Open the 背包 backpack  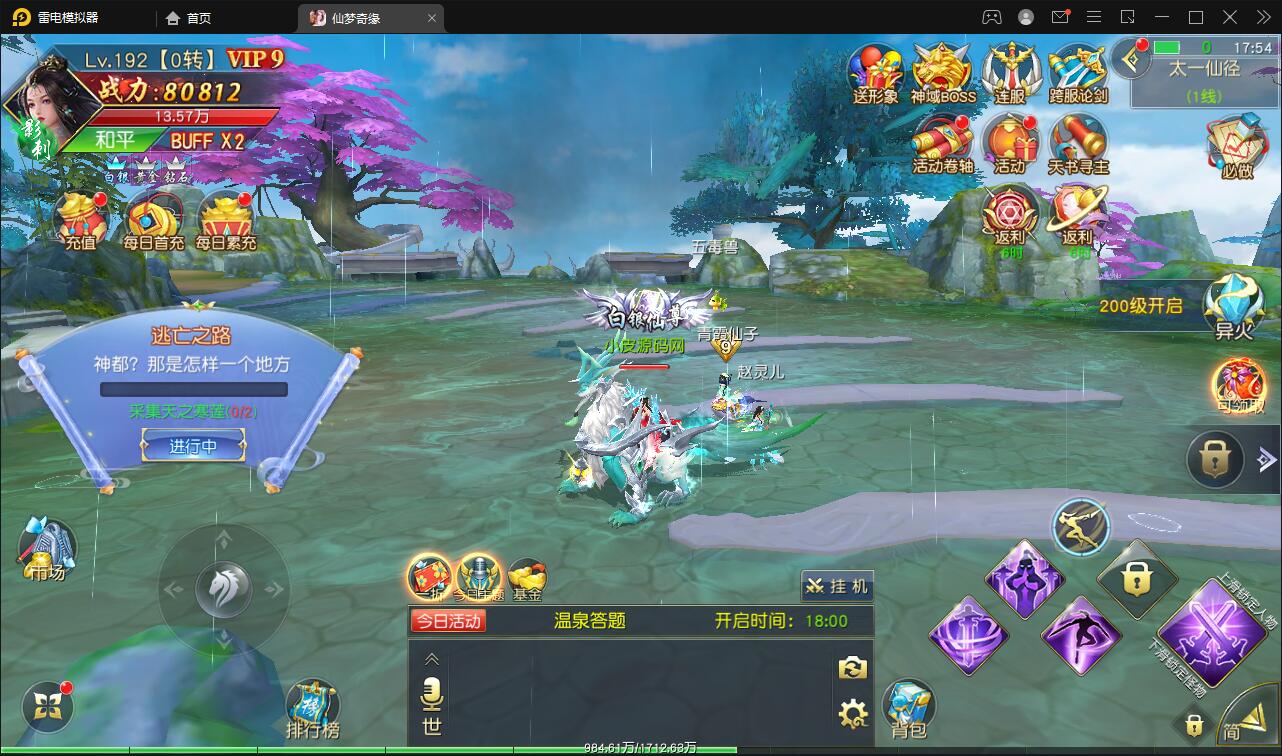tap(908, 709)
